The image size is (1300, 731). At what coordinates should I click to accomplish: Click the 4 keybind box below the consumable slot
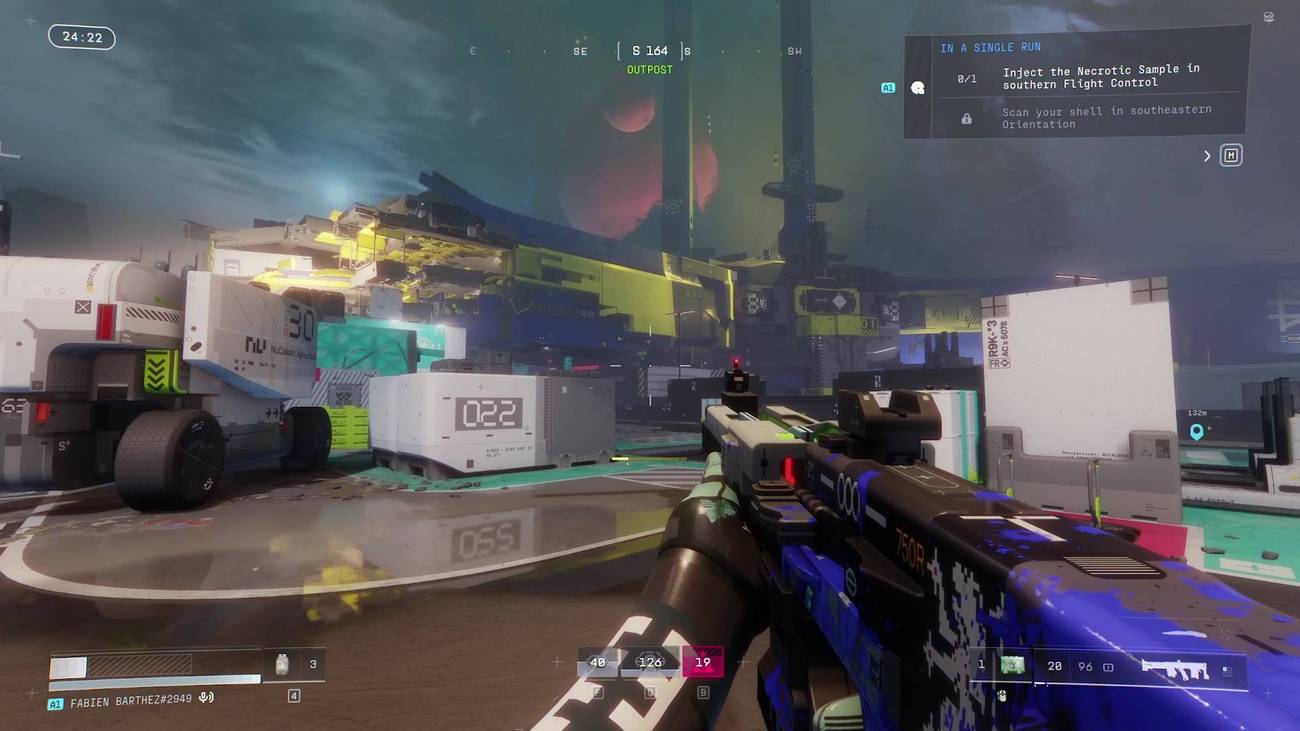[293, 694]
